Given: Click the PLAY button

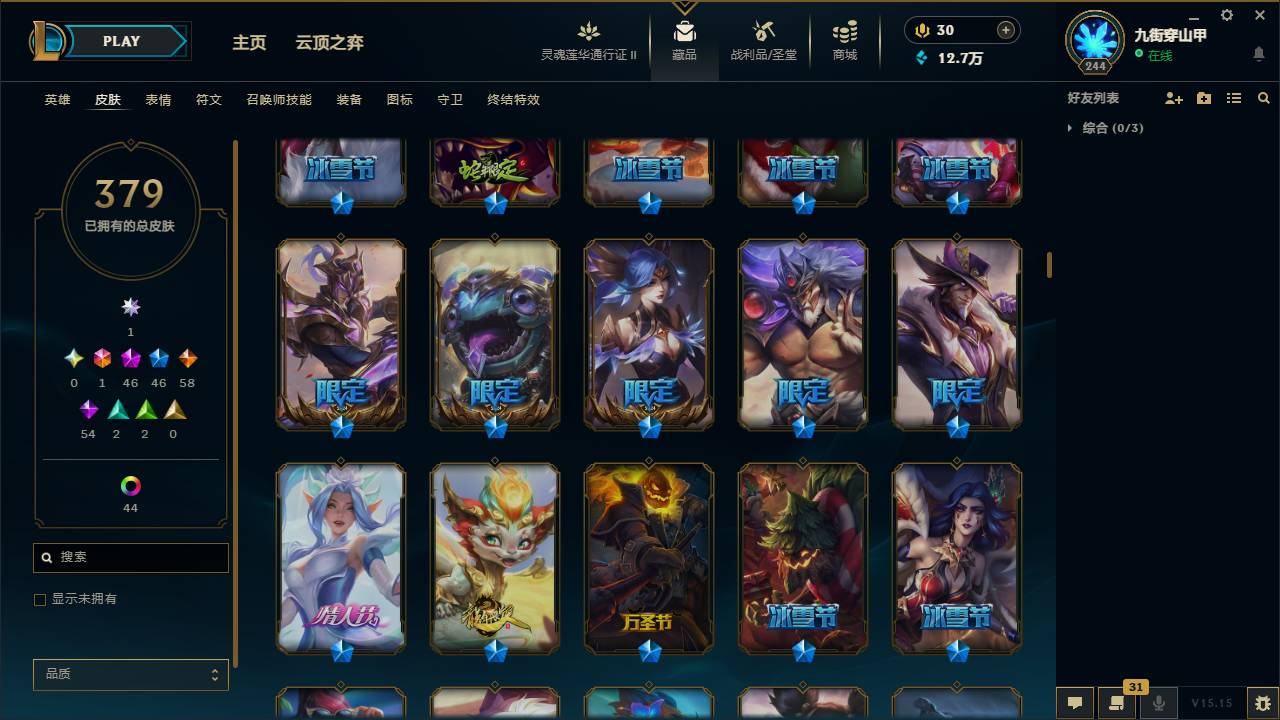Looking at the screenshot, I should 121,41.
